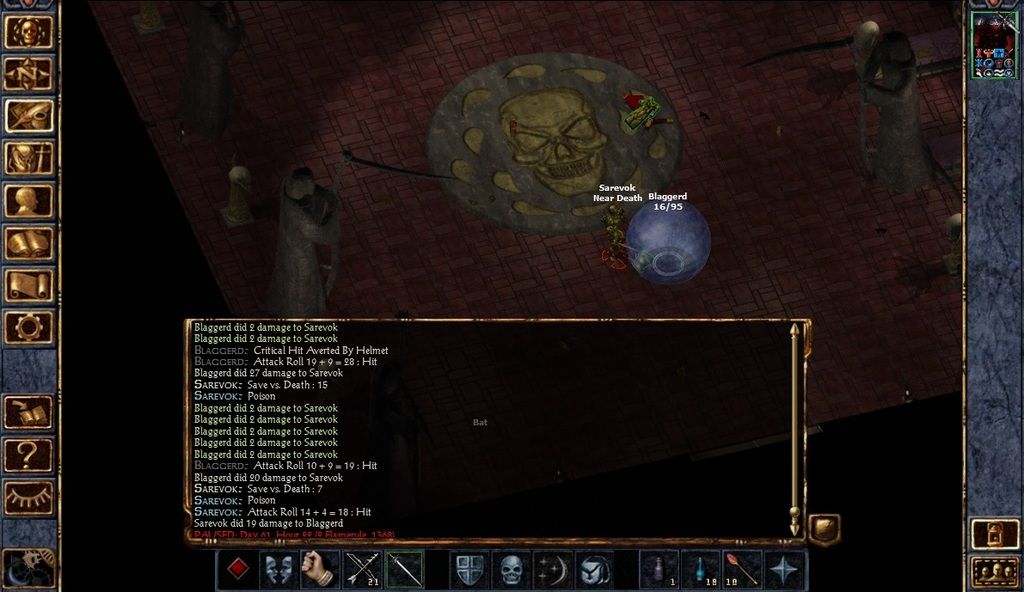Toggle the eye highlight button
This screenshot has width=1024, height=592.
(x=29, y=497)
